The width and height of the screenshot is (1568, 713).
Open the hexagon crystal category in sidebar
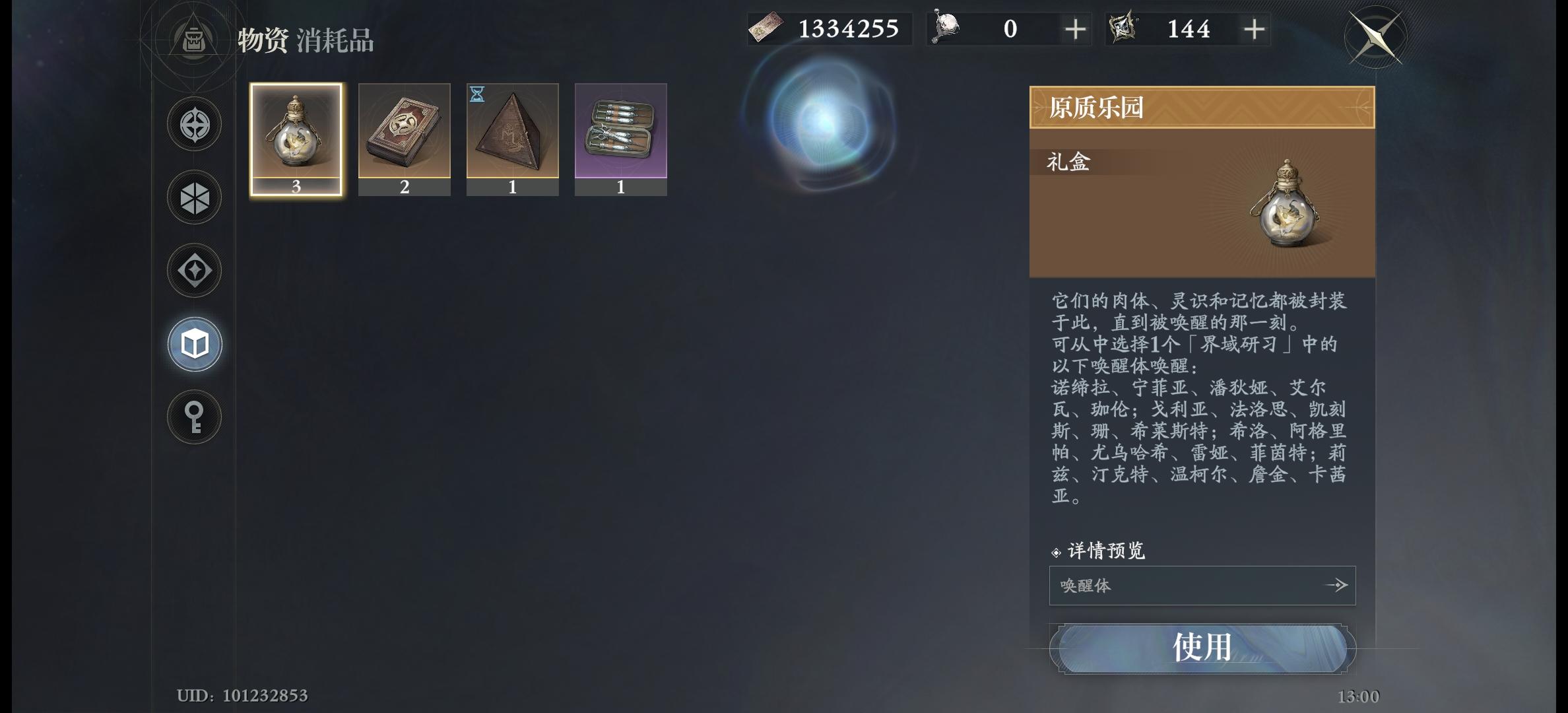194,196
